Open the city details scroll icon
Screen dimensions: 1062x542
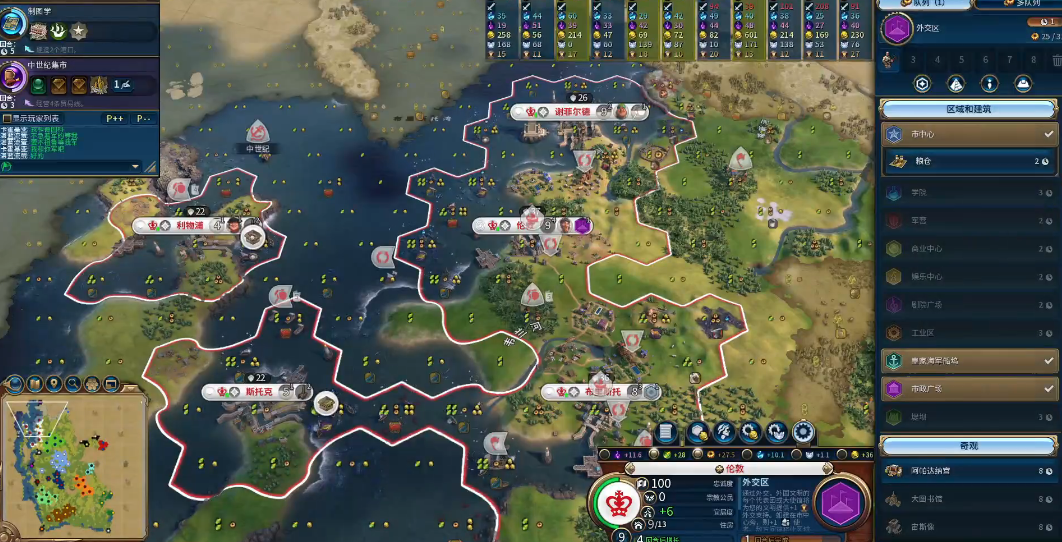[x=667, y=432]
